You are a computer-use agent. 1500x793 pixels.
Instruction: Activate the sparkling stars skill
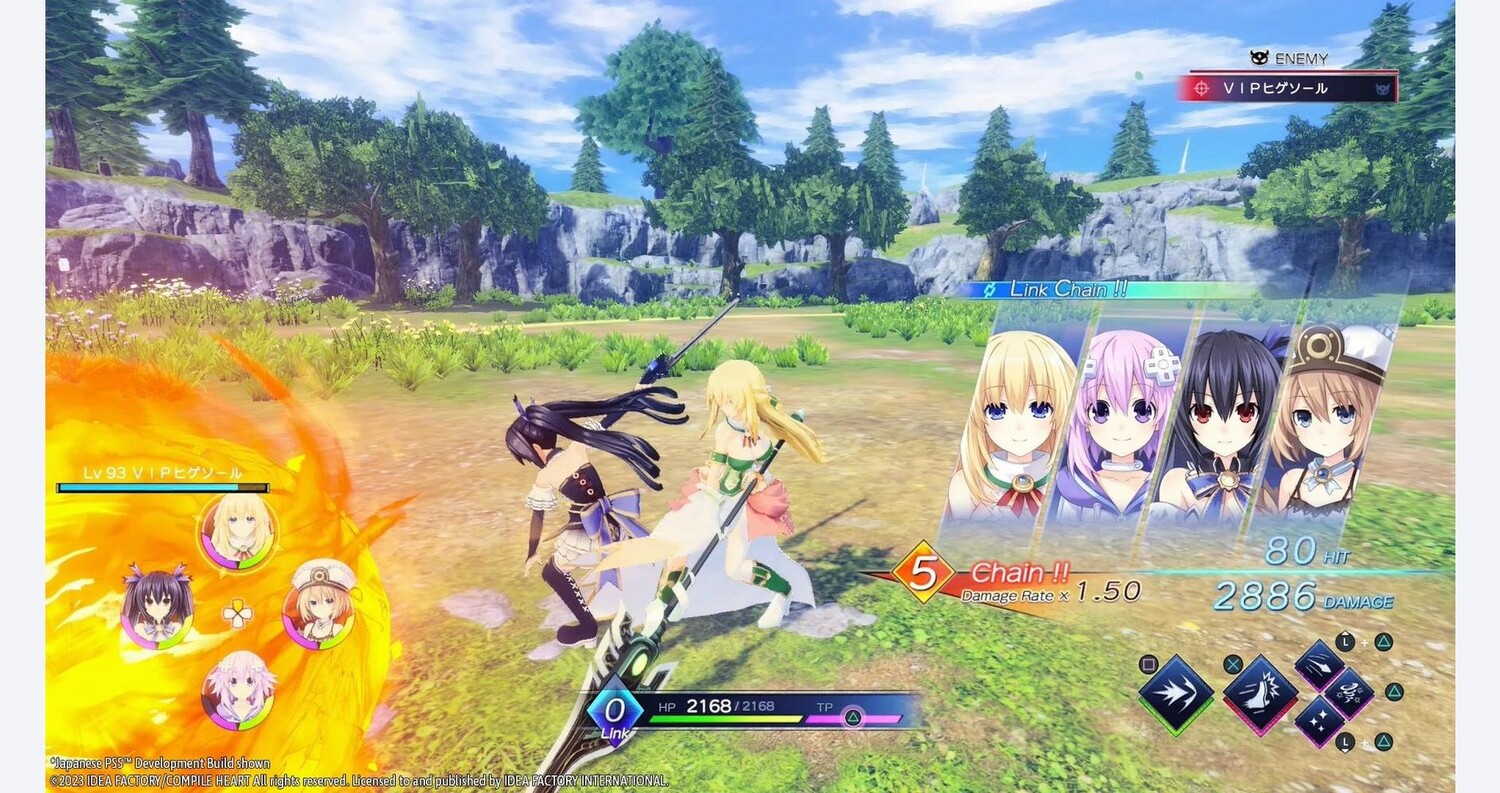pos(1319,720)
